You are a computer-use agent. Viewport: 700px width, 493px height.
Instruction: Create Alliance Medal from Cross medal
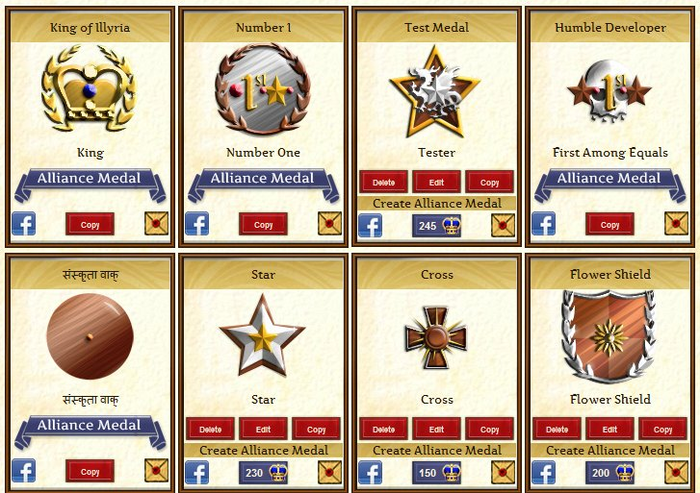(x=437, y=450)
